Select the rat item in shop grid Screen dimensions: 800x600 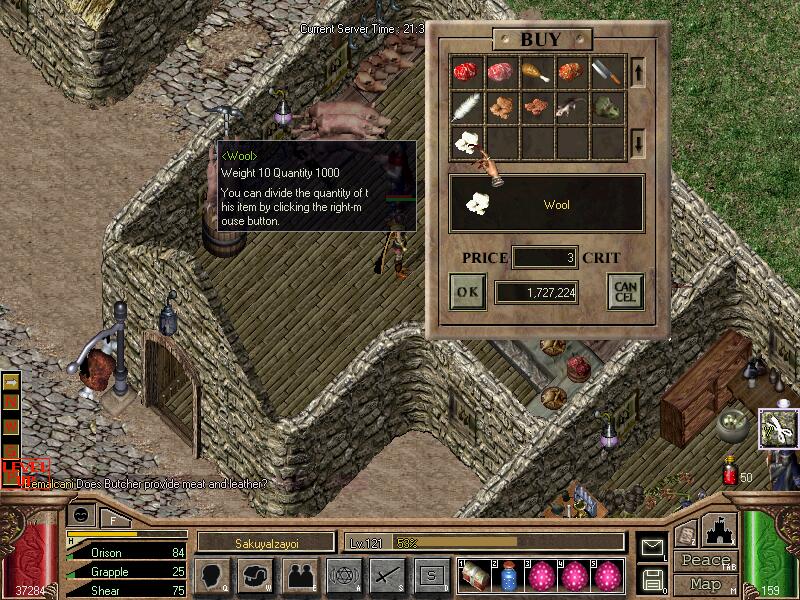[572, 107]
